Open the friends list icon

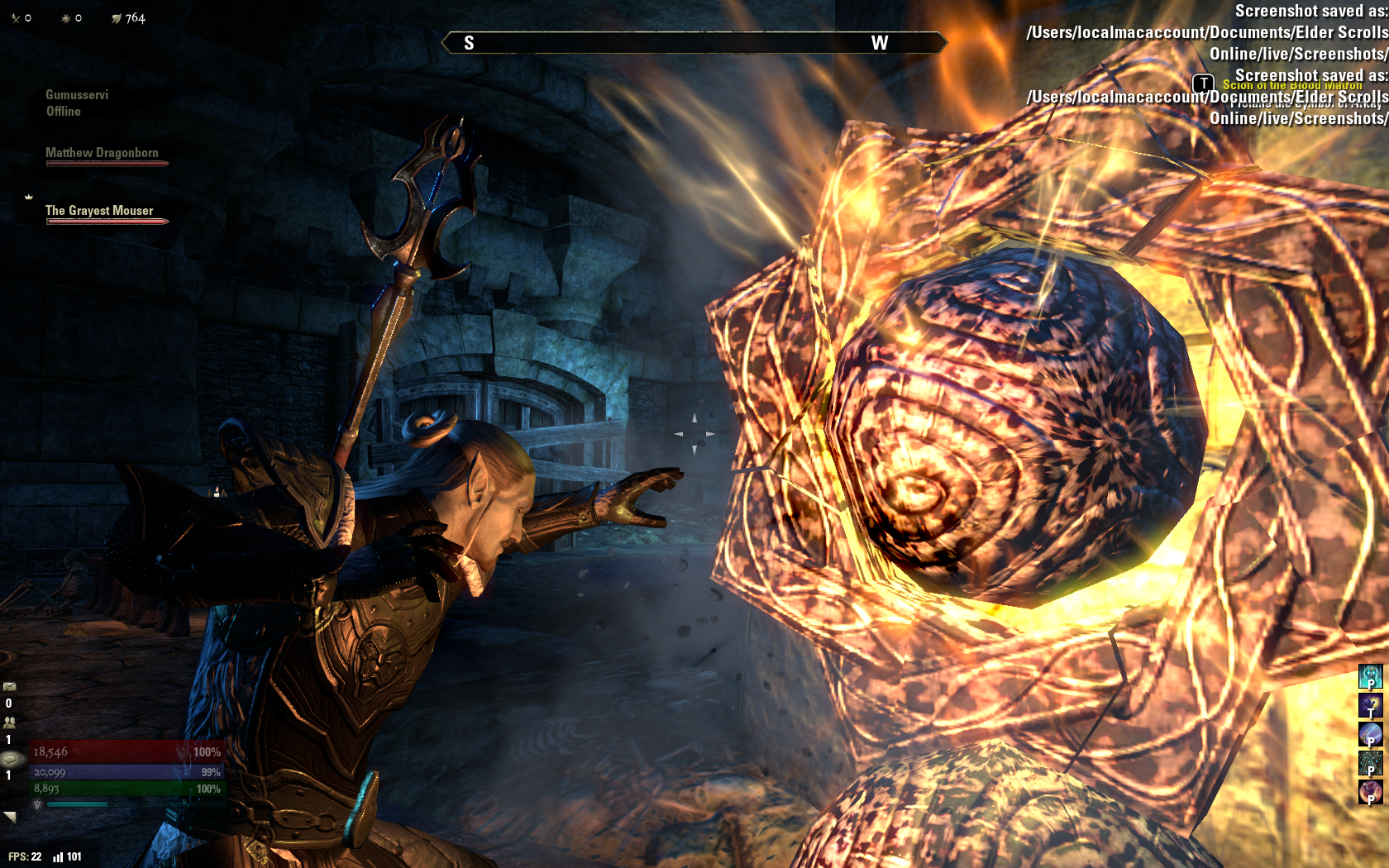point(10,722)
